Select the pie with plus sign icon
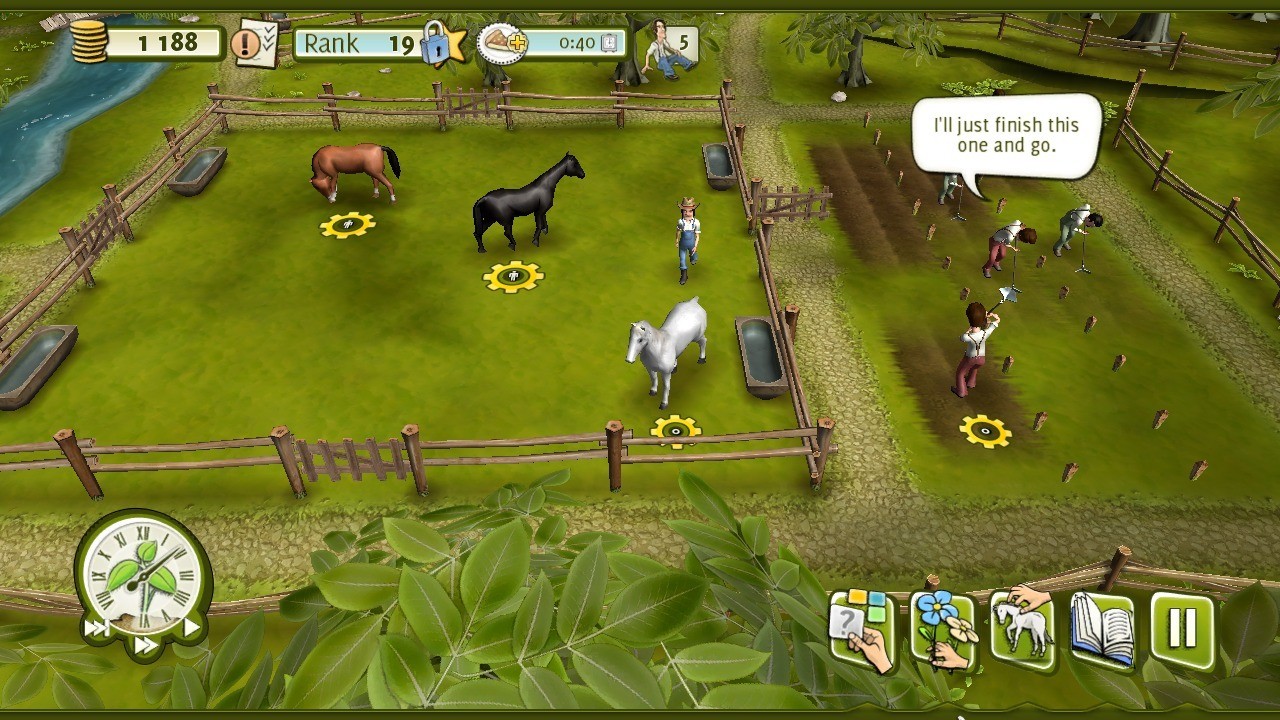 tap(502, 43)
